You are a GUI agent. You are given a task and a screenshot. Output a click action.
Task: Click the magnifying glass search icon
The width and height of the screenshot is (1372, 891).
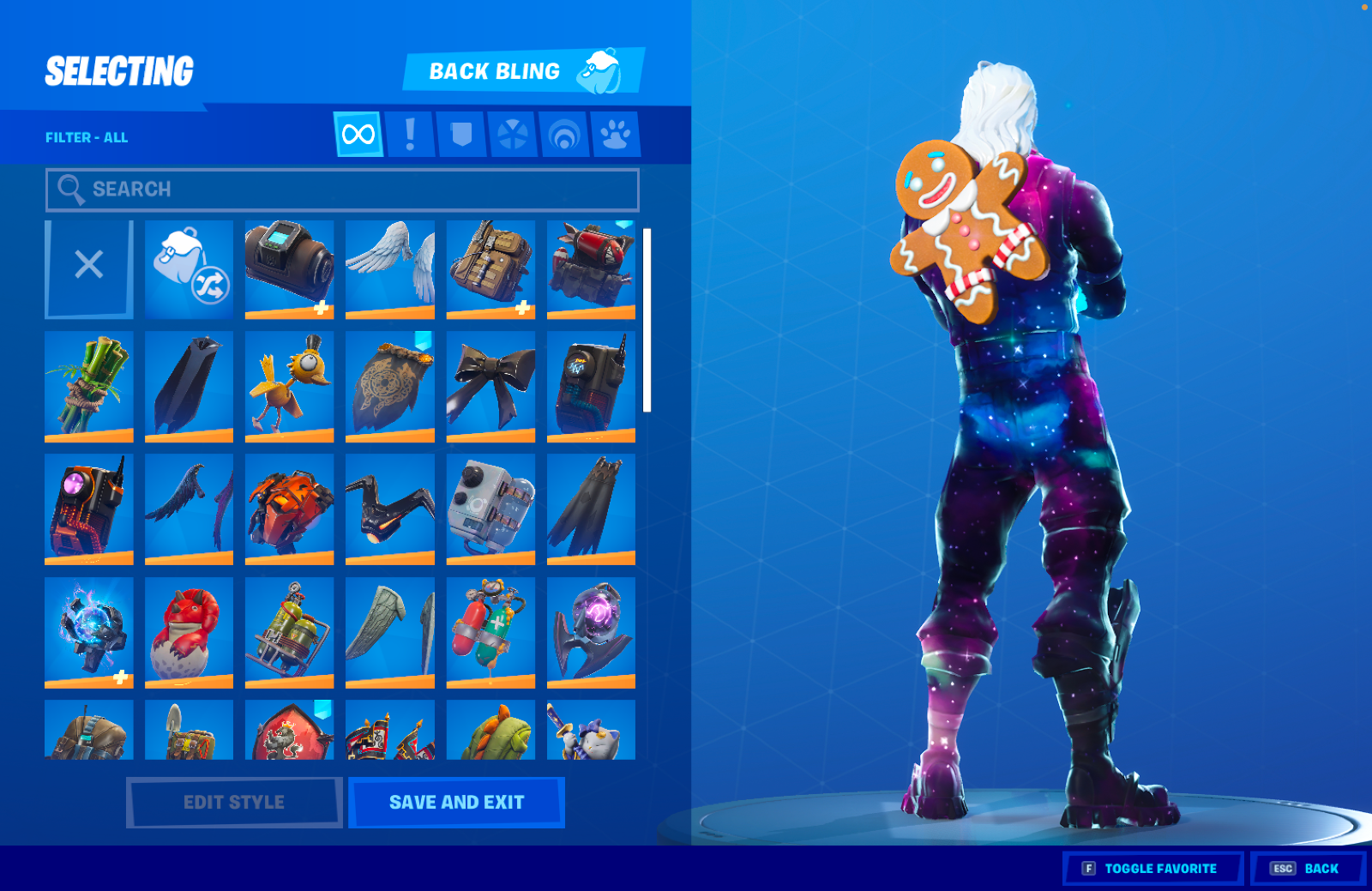pos(71,190)
